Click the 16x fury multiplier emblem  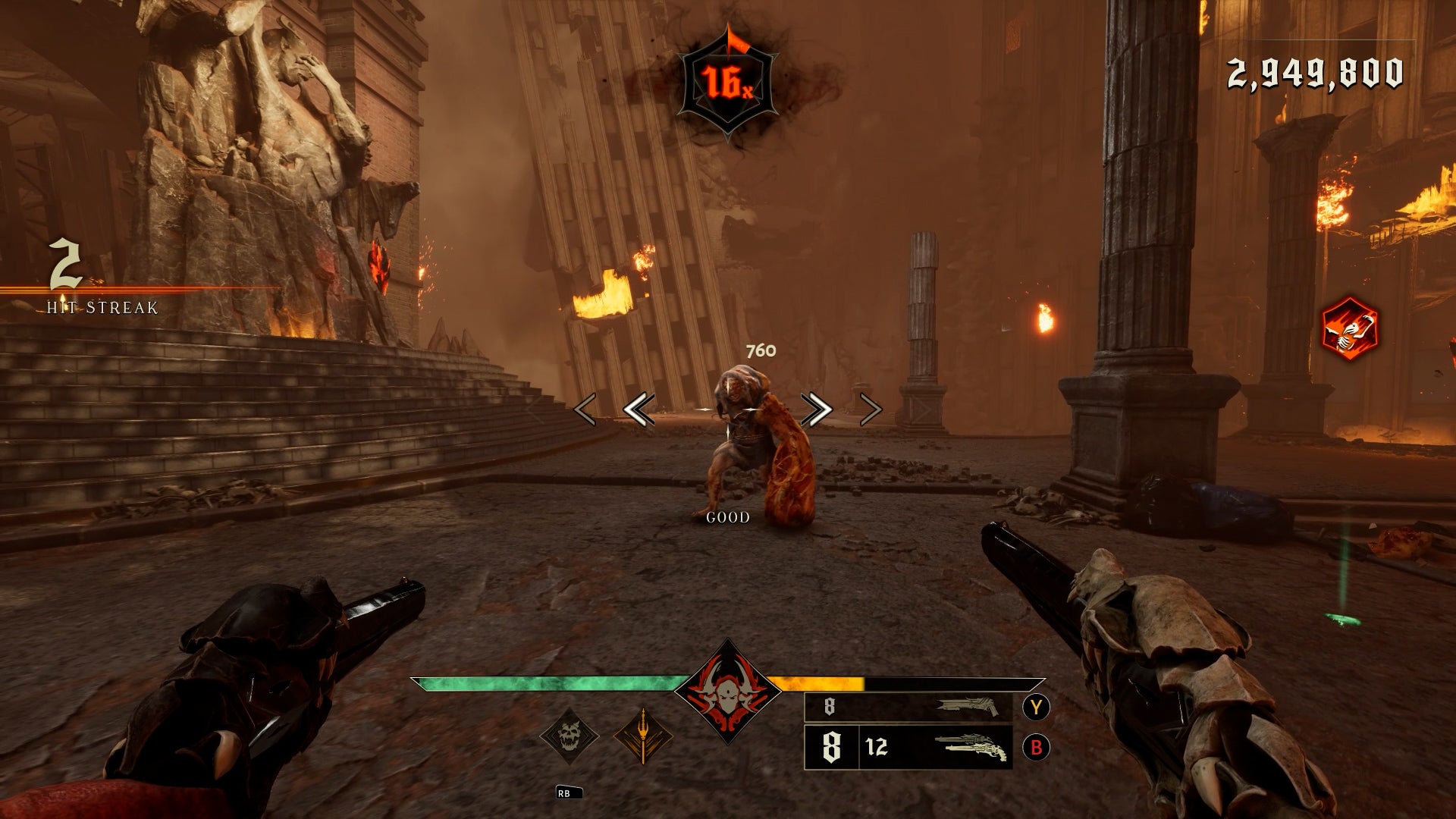[x=728, y=82]
